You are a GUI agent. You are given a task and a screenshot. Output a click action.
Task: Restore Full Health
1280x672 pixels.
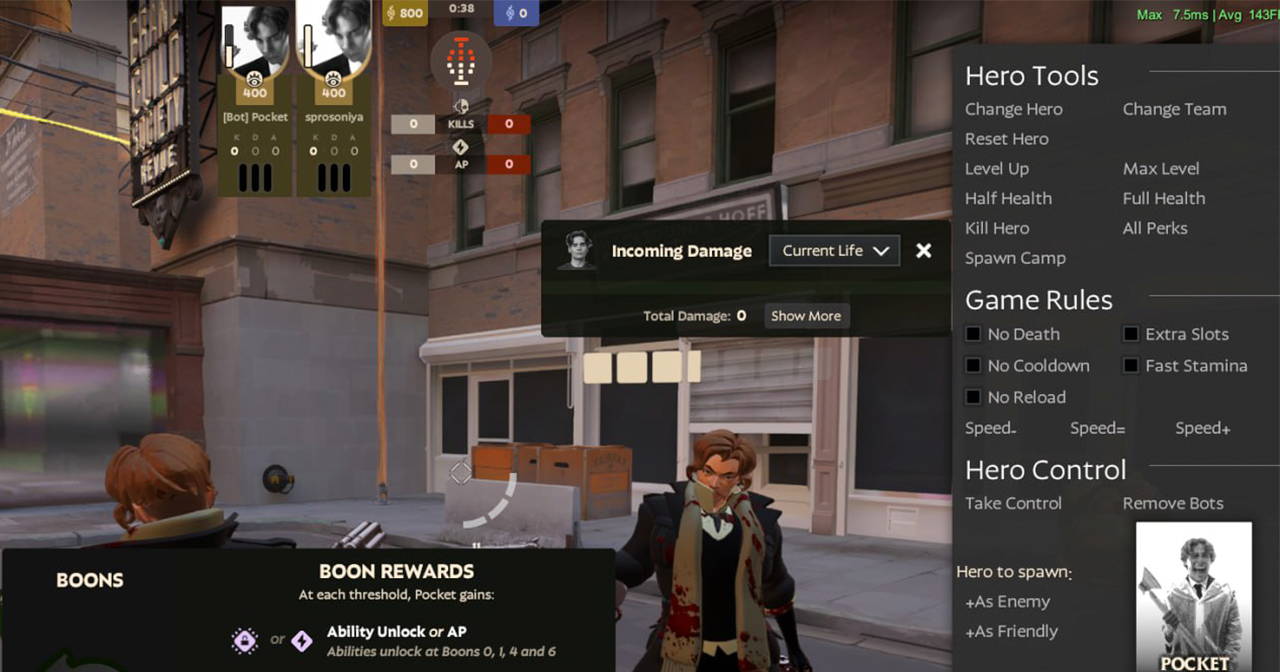[1163, 198]
